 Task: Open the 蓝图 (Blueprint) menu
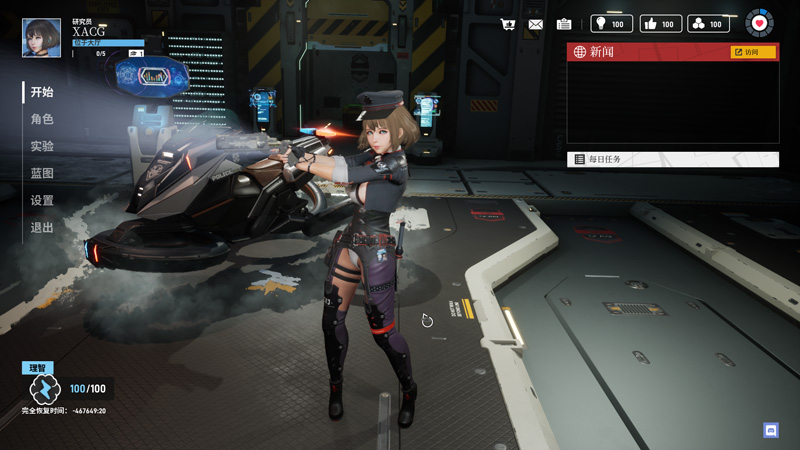42,173
